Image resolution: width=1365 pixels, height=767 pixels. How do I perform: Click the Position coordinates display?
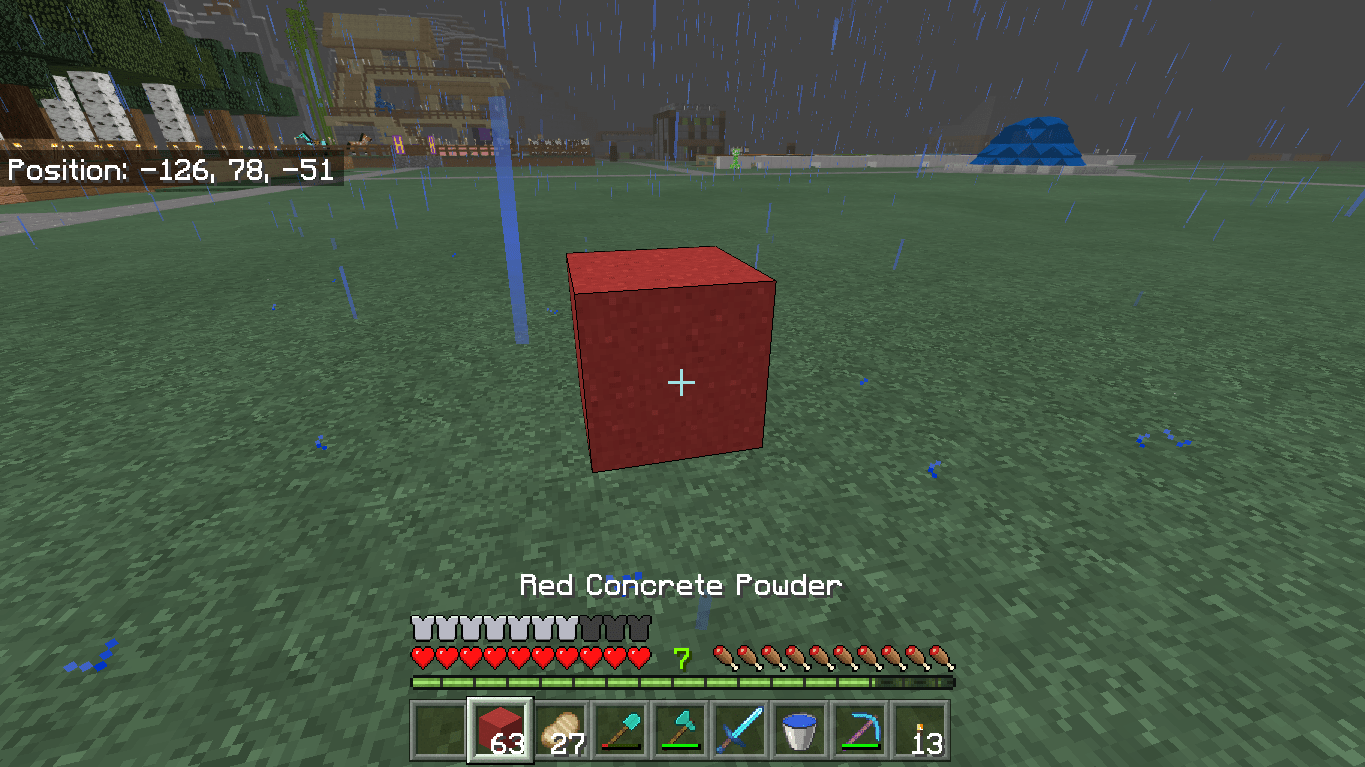(170, 169)
